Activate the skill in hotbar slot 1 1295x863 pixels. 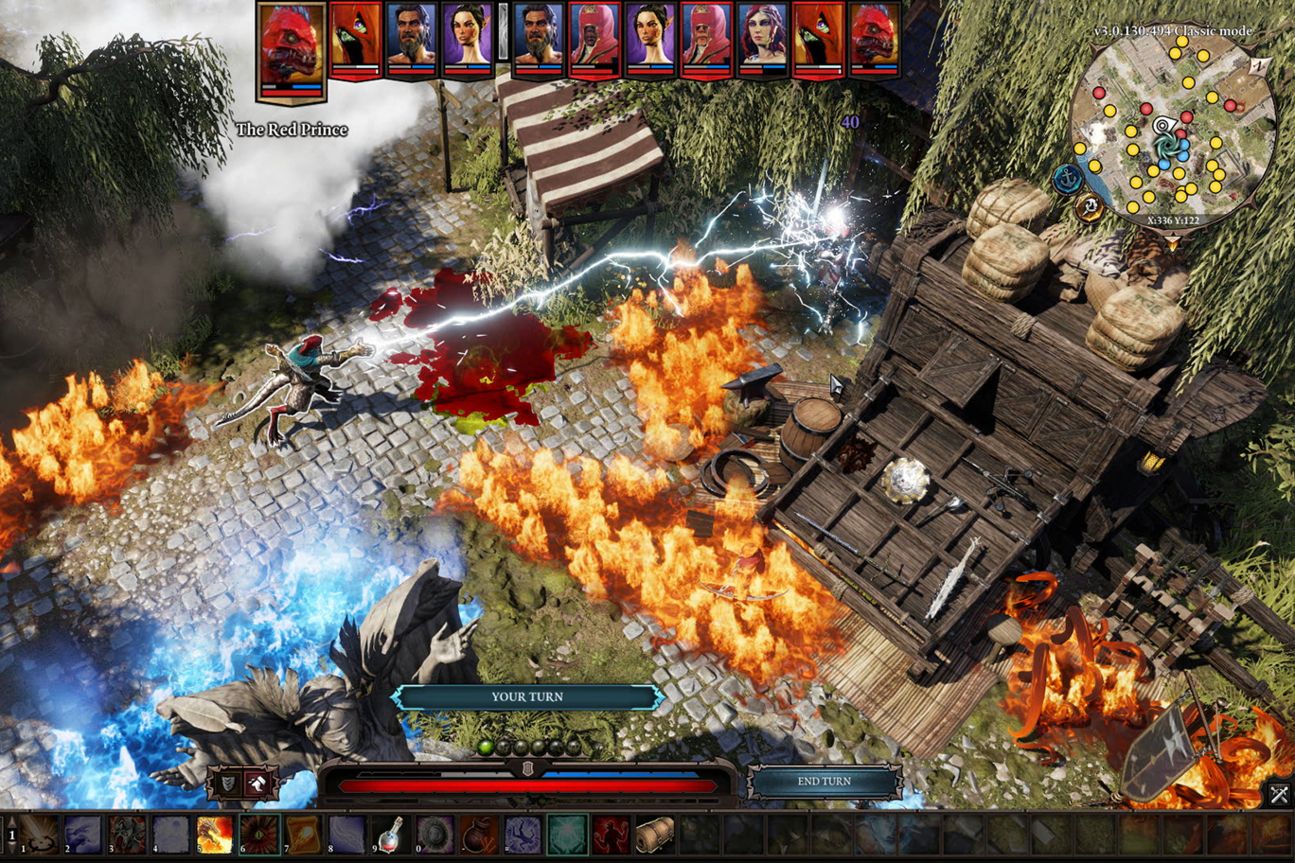pos(41,834)
